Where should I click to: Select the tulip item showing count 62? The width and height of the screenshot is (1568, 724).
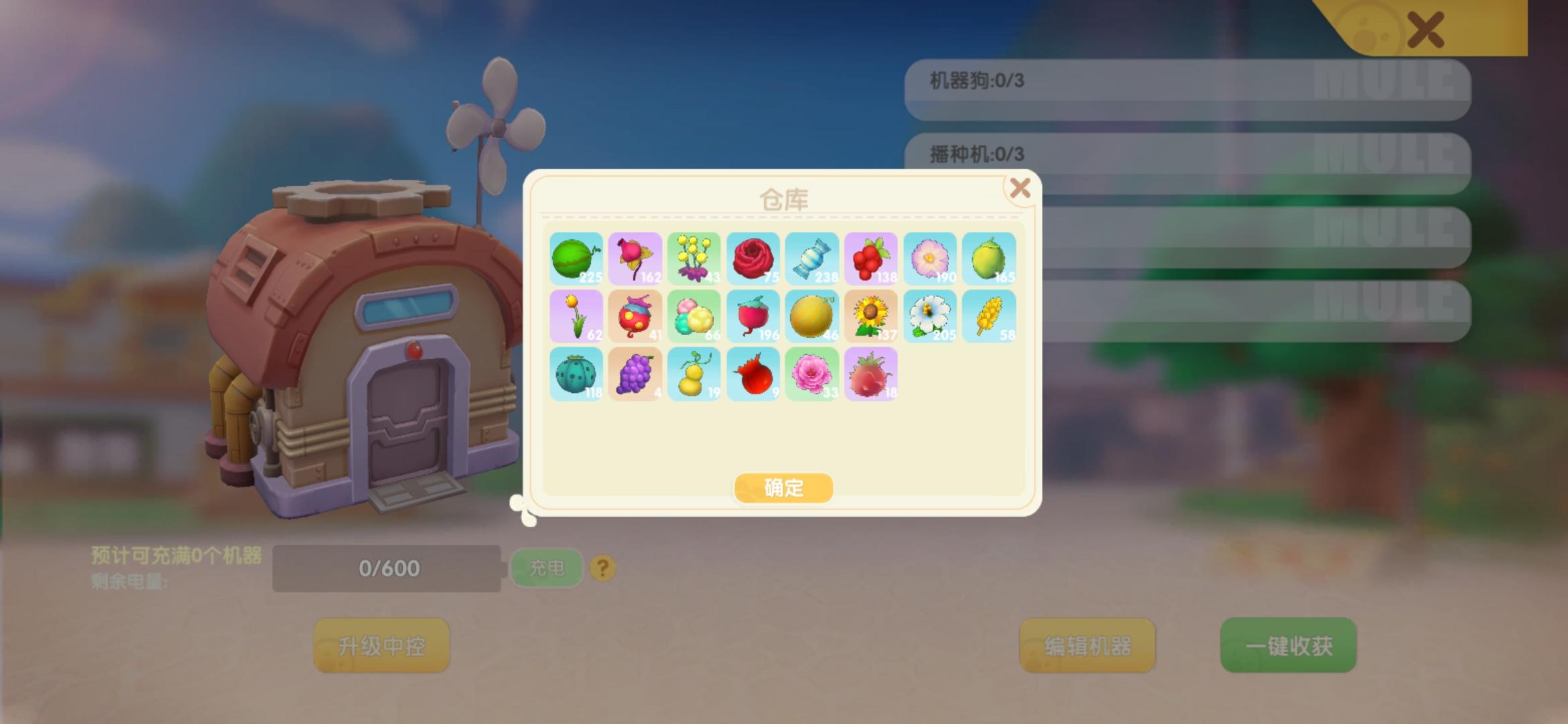pyautogui.click(x=576, y=315)
